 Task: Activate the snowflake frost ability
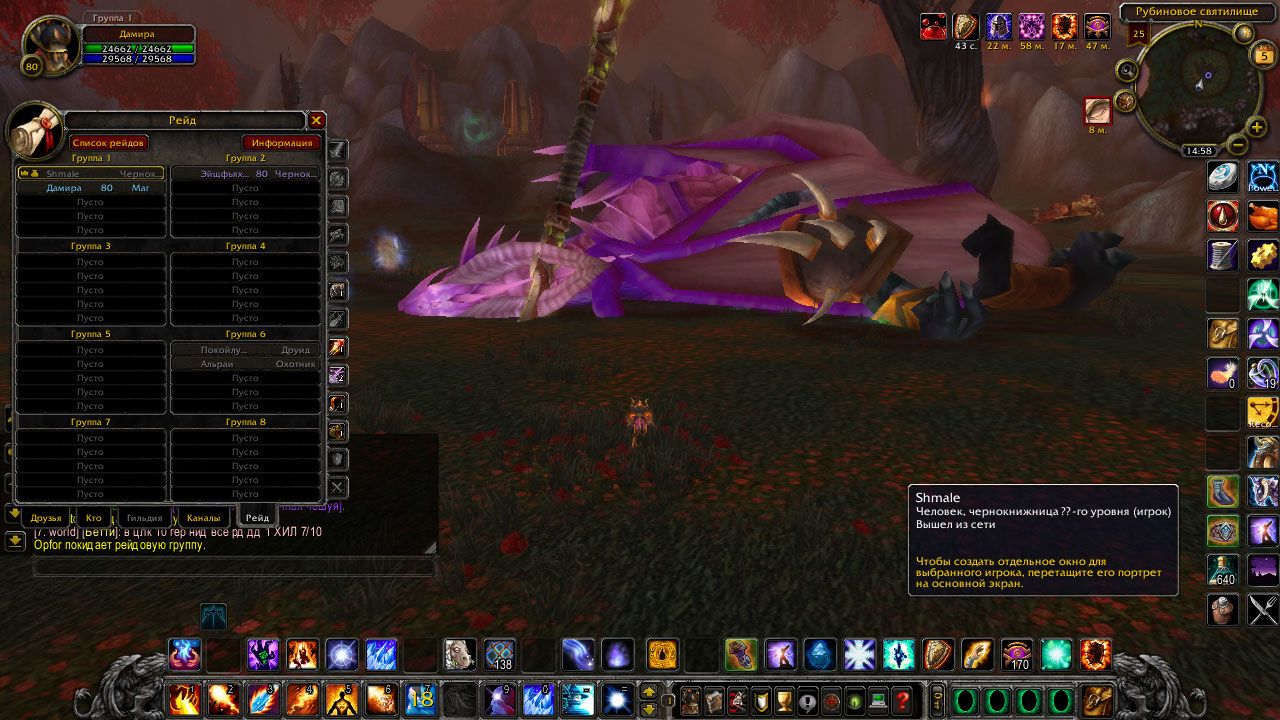859,654
